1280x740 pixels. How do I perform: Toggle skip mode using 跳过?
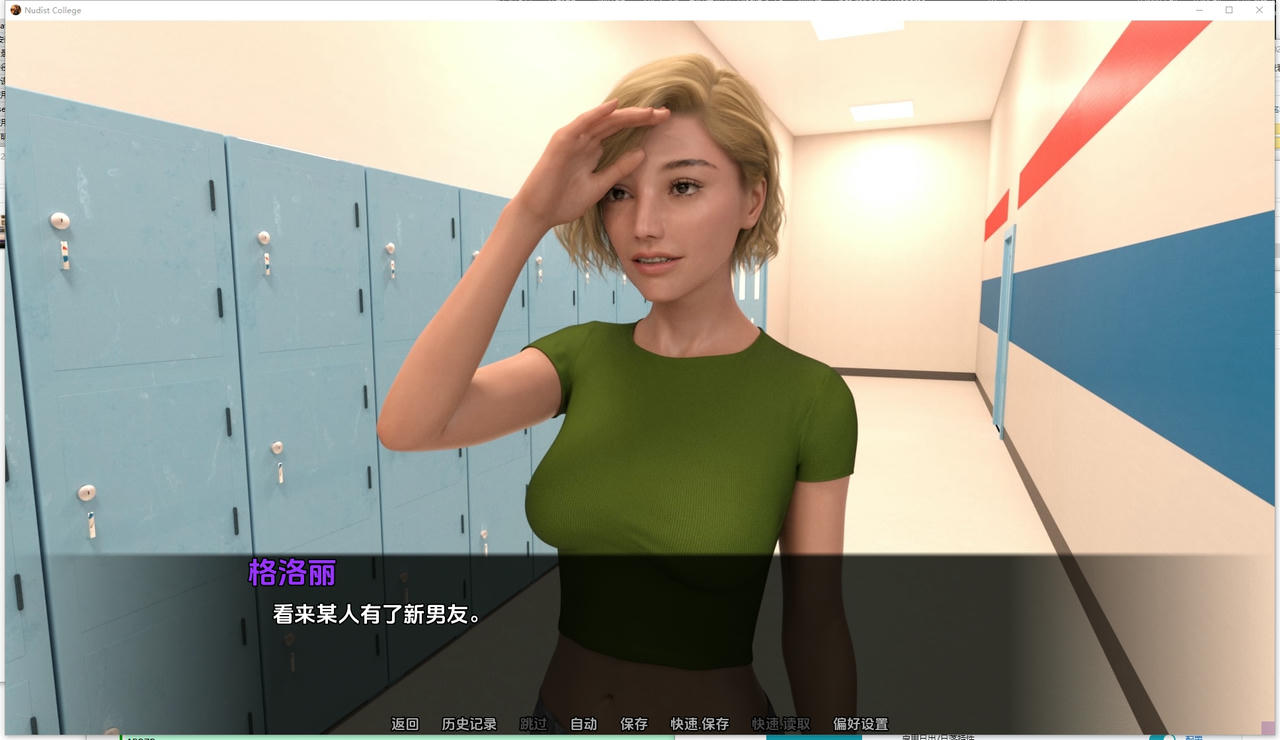[534, 723]
